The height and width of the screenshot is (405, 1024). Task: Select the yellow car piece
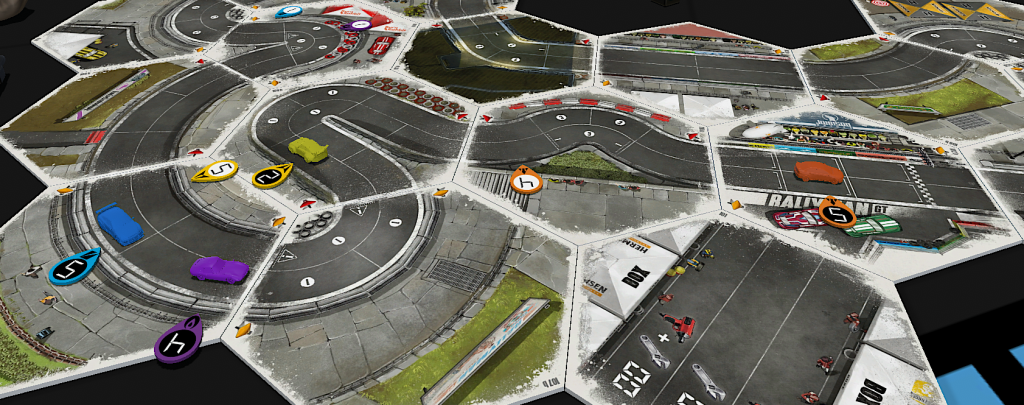click(308, 149)
